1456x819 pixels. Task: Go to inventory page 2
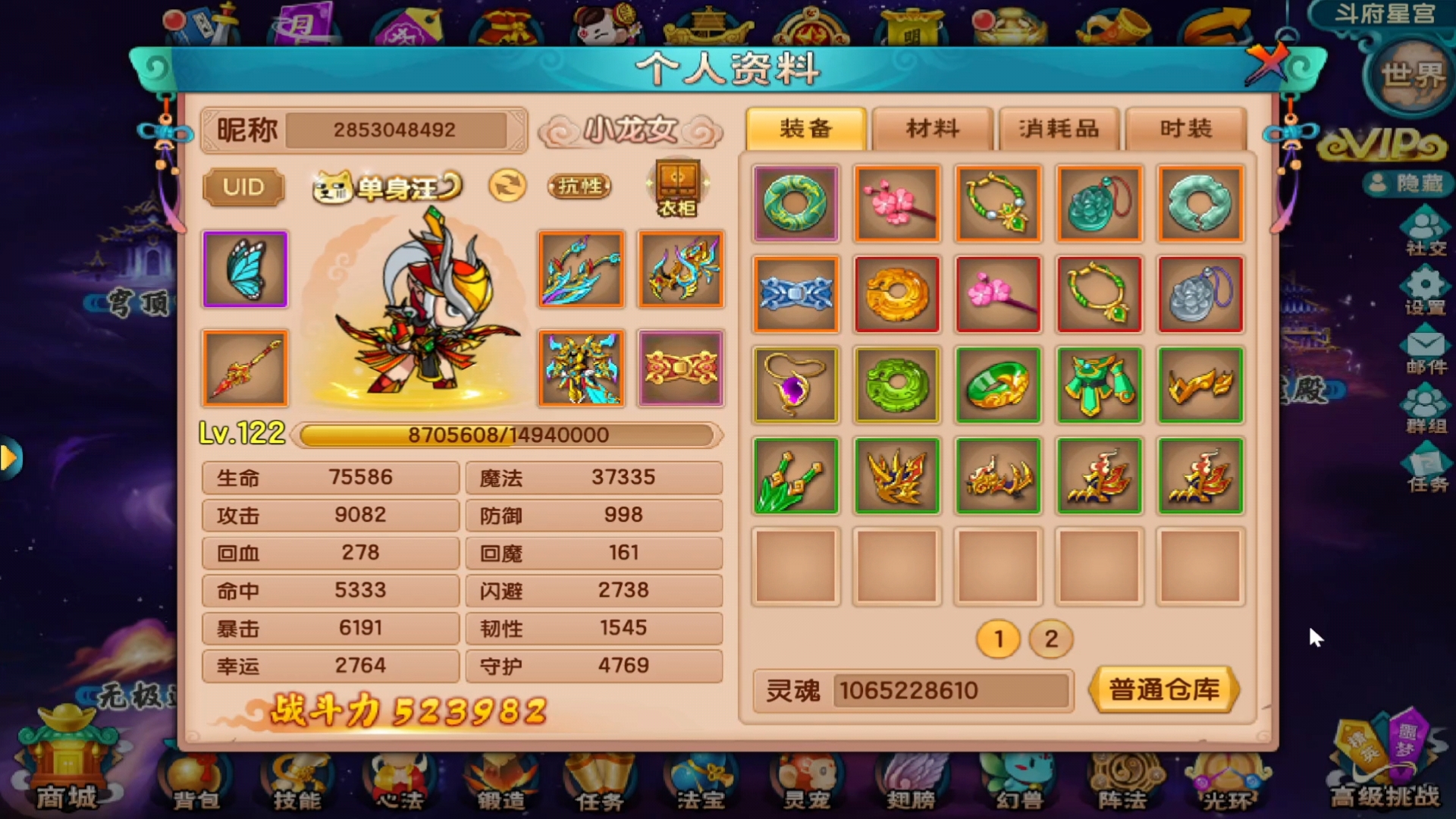coord(1050,639)
